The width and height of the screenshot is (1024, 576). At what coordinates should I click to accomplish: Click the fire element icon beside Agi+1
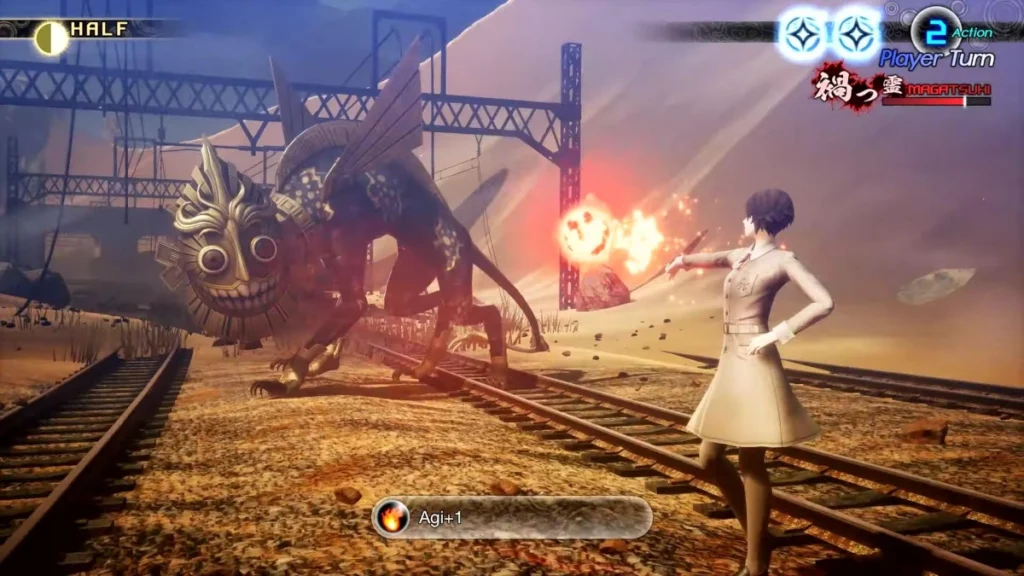click(x=395, y=518)
